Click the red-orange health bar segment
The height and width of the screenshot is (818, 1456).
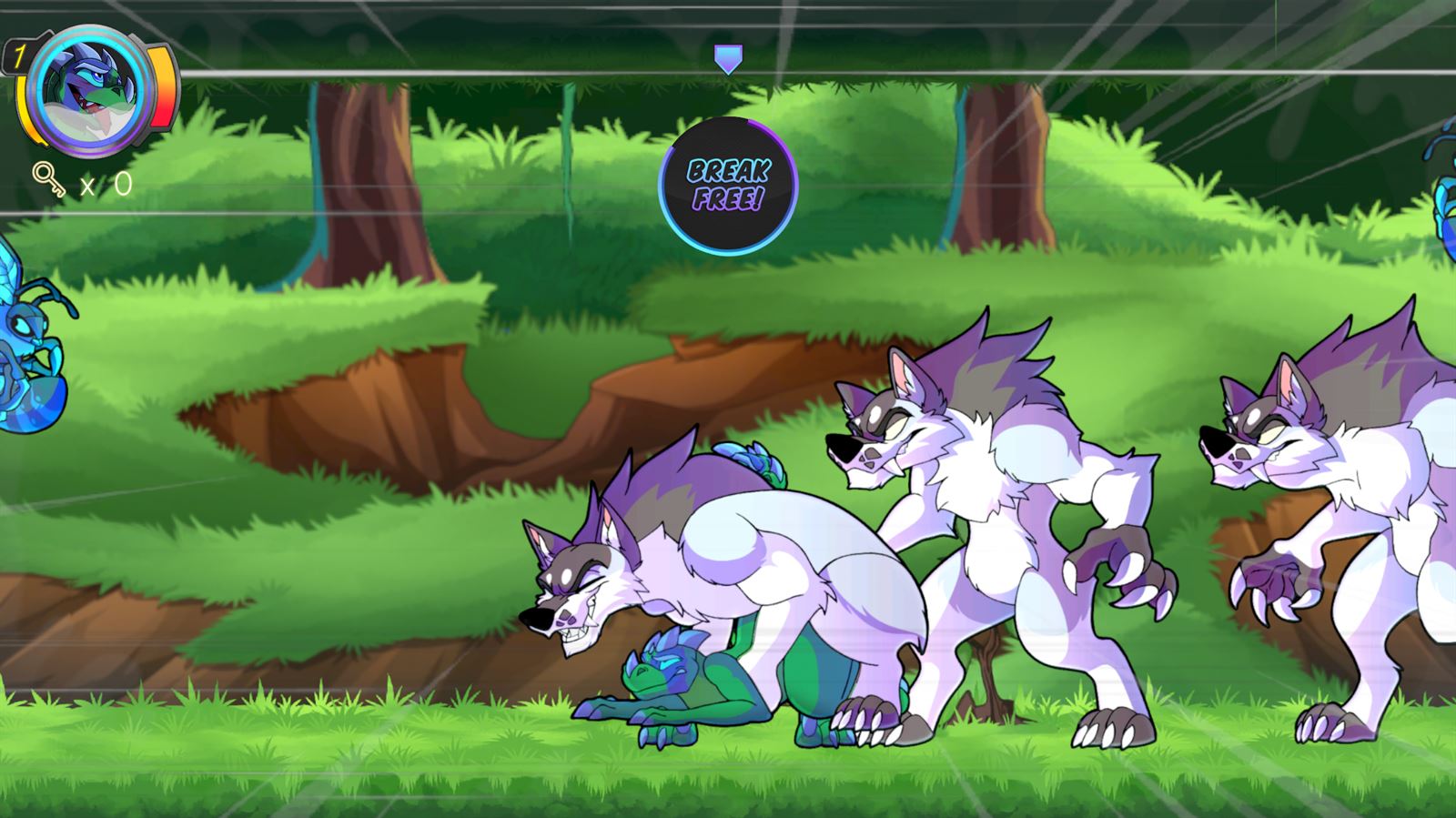(162, 100)
